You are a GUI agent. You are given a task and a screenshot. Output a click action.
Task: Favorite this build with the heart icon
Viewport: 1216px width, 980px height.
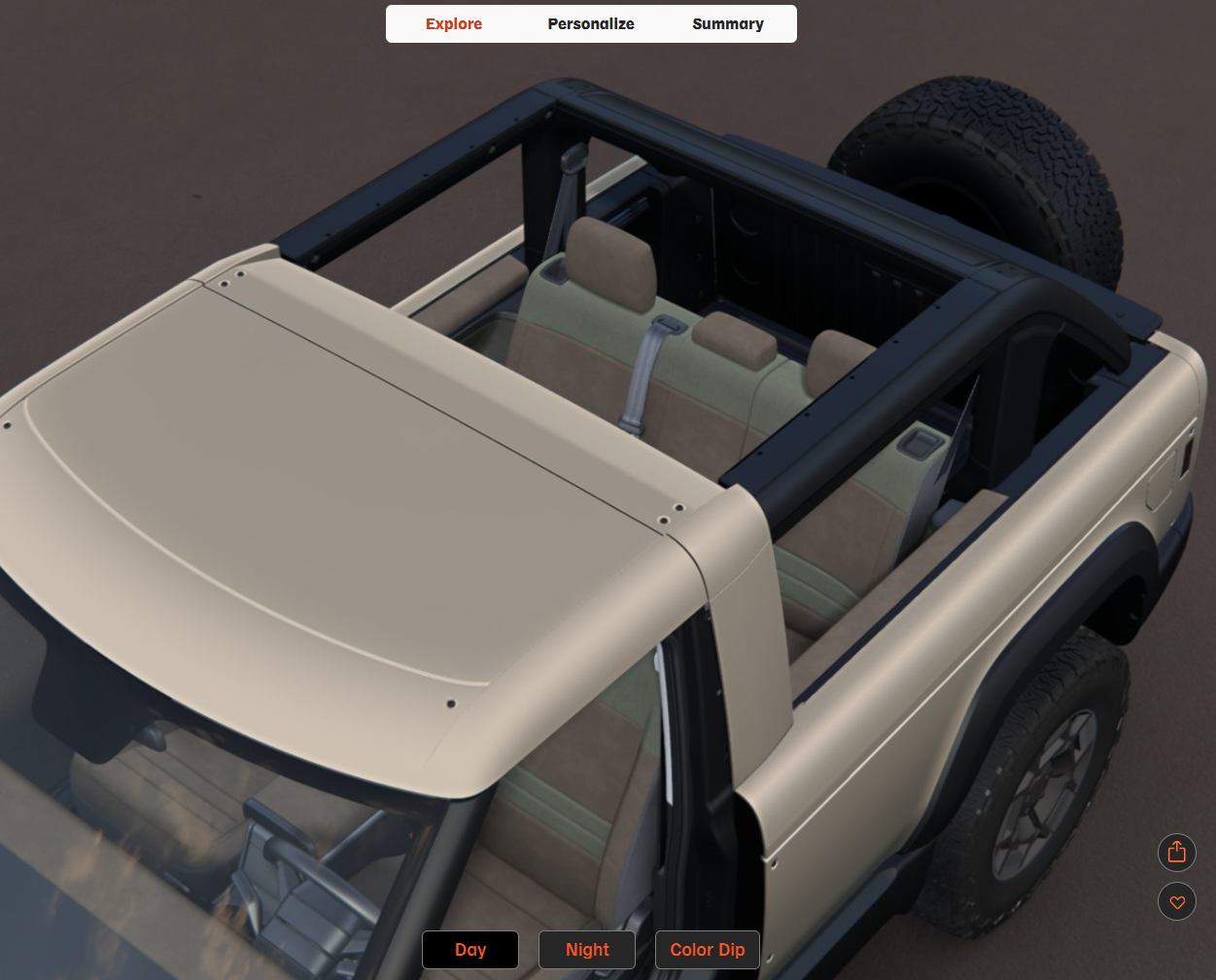(x=1177, y=902)
